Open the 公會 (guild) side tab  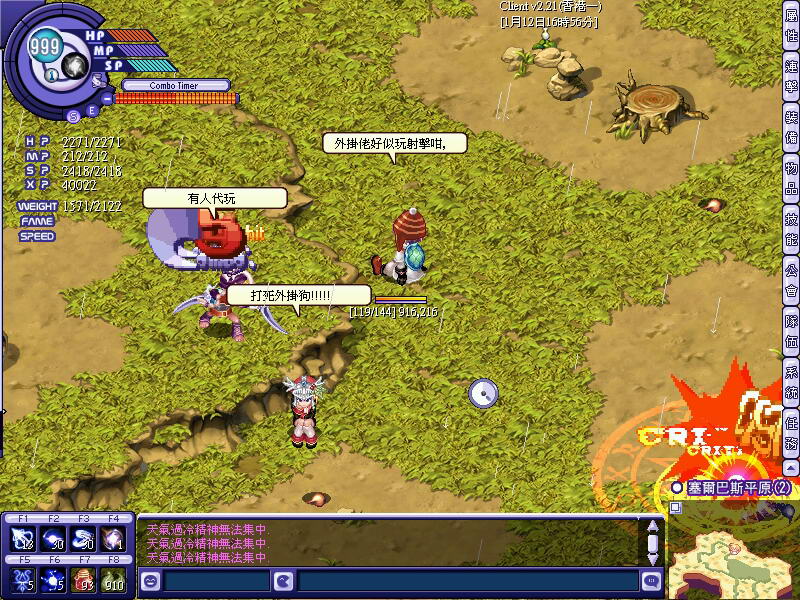(x=791, y=280)
